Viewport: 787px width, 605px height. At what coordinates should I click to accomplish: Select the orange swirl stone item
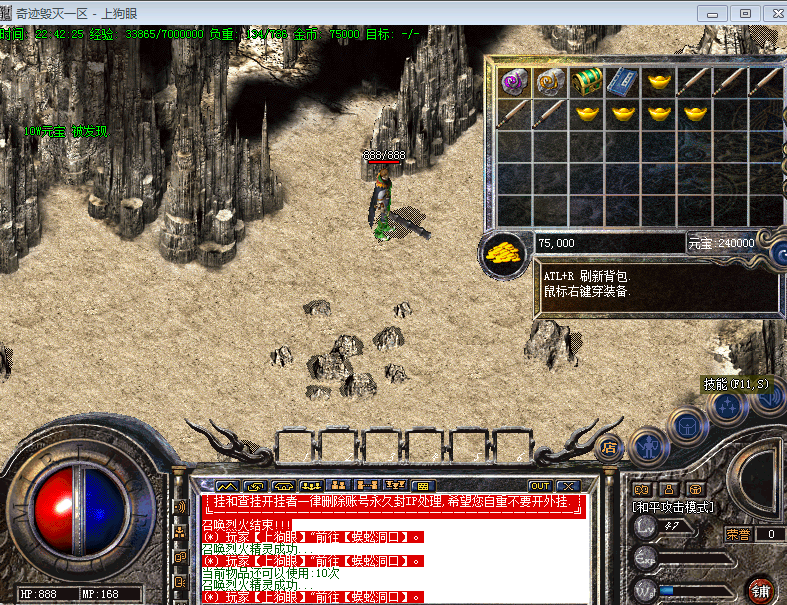tap(549, 80)
